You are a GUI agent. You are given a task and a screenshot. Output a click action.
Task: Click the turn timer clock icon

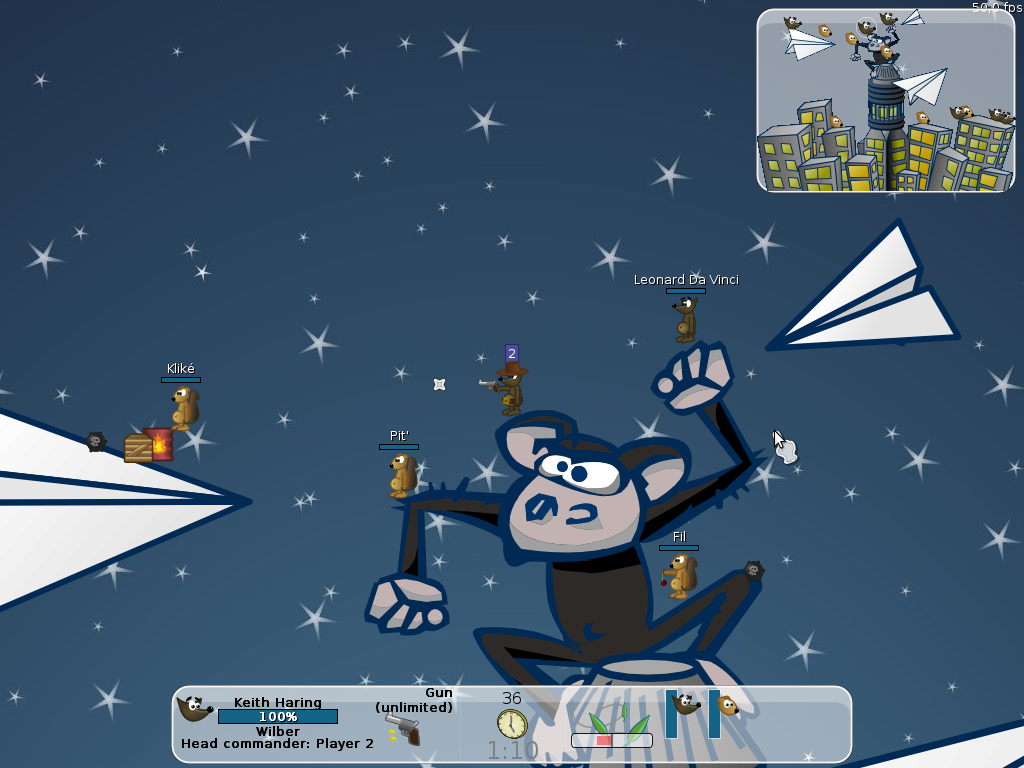click(511, 723)
